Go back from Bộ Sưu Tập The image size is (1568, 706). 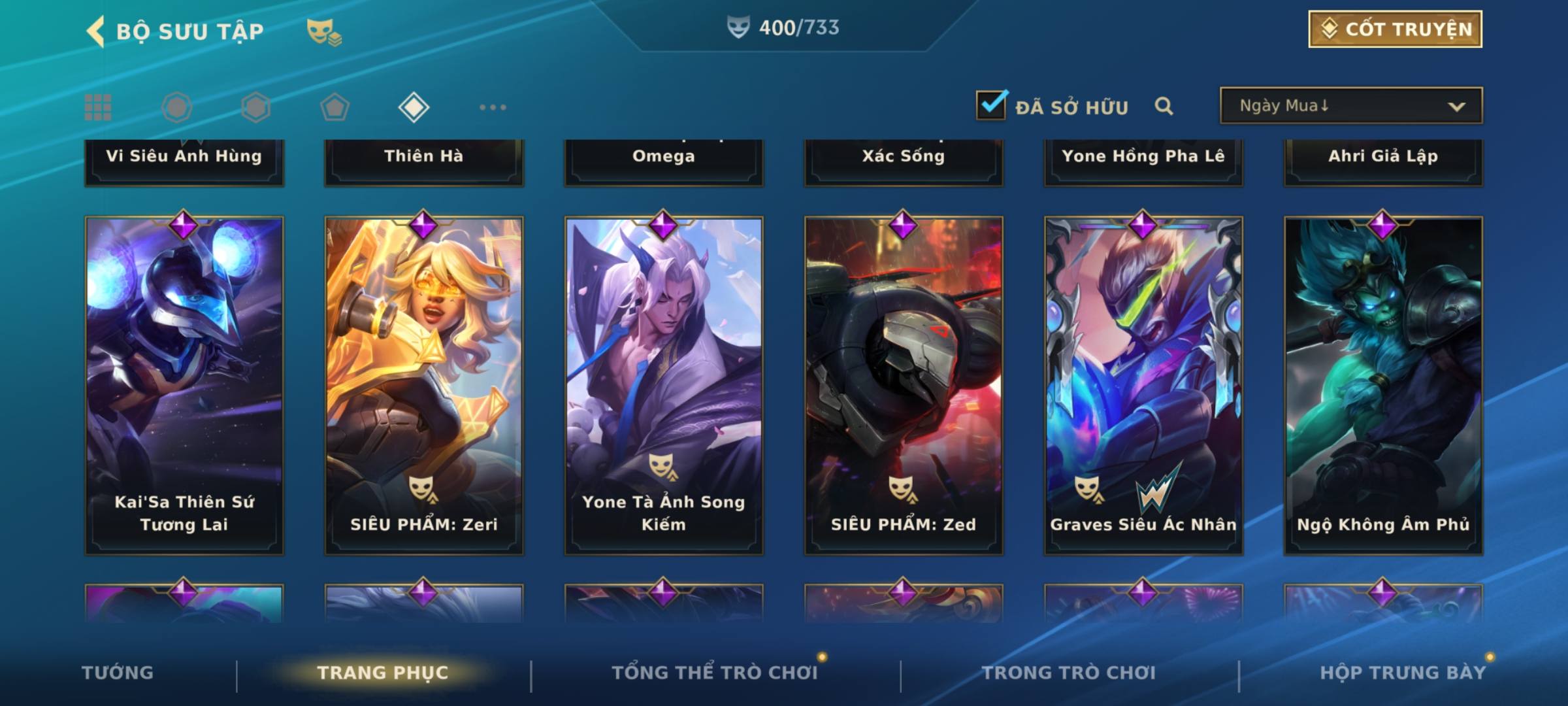(x=95, y=31)
